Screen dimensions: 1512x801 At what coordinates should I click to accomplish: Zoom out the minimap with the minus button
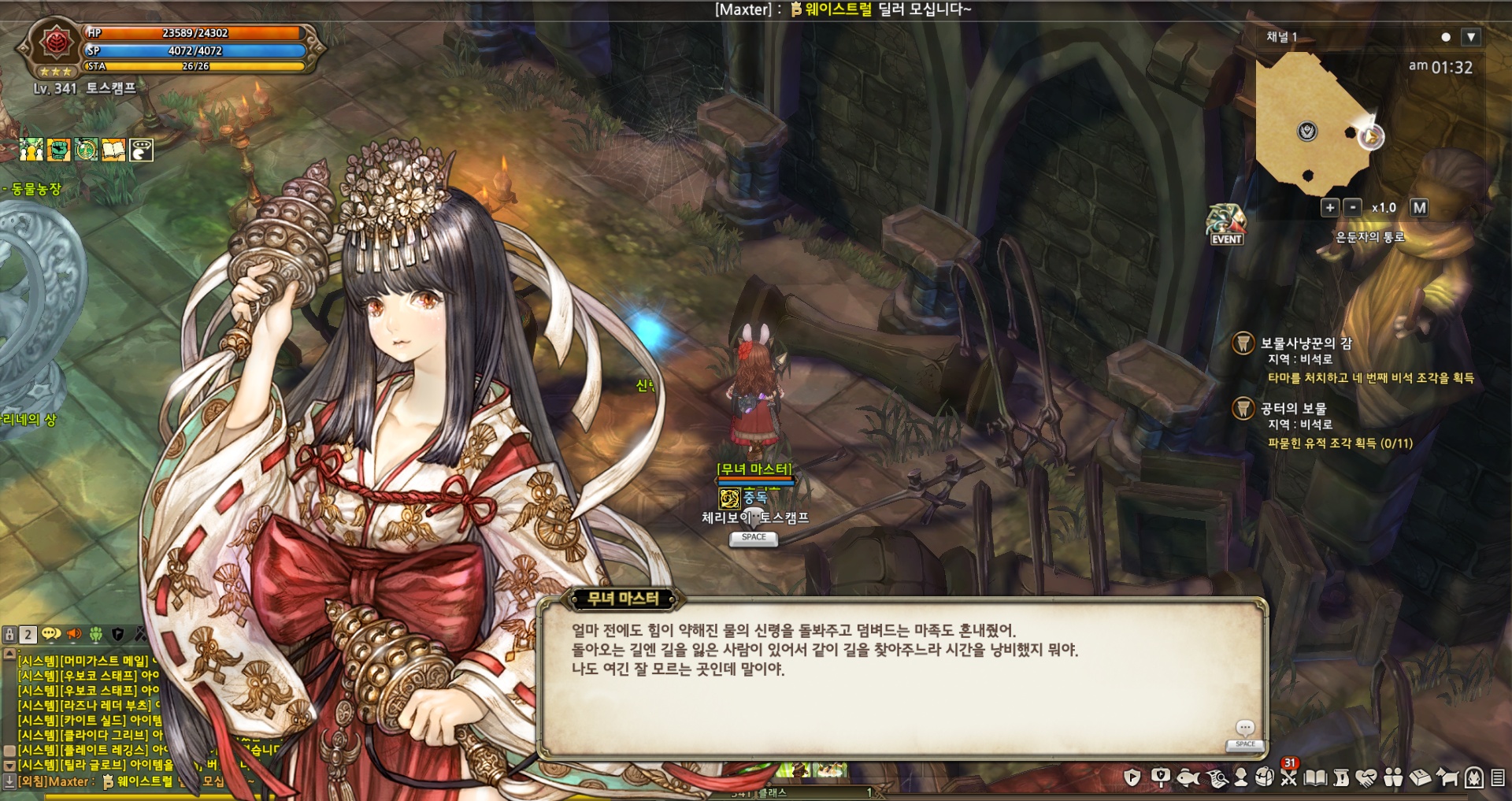click(x=1352, y=208)
